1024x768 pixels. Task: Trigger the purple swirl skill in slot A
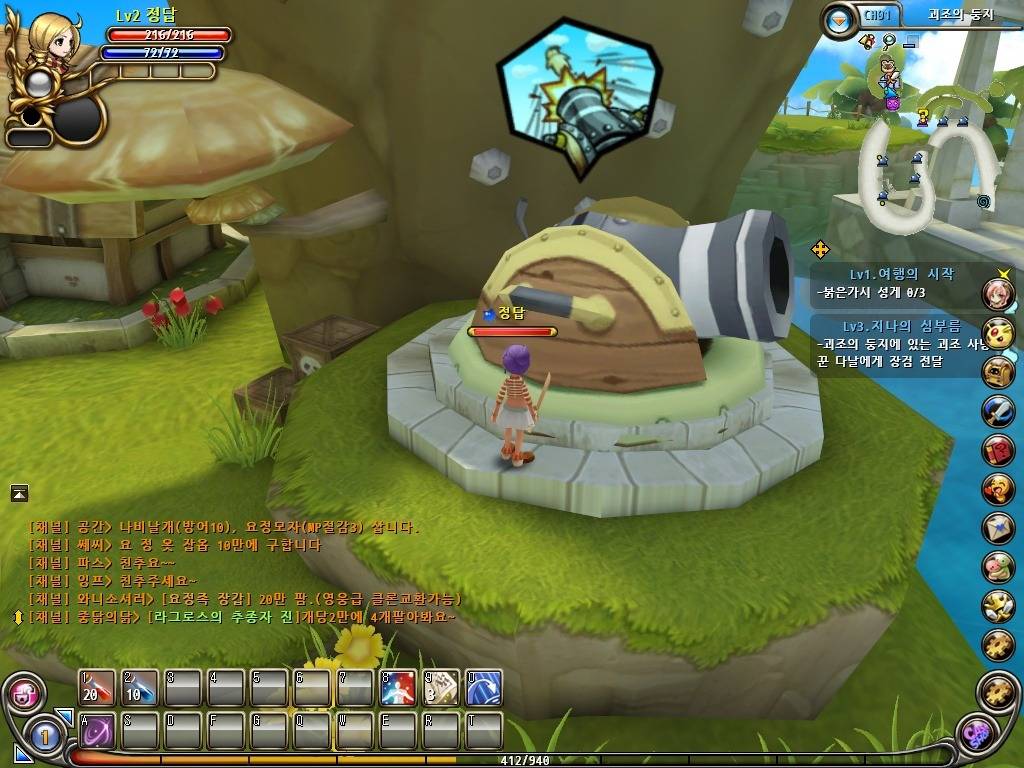pyautogui.click(x=98, y=731)
